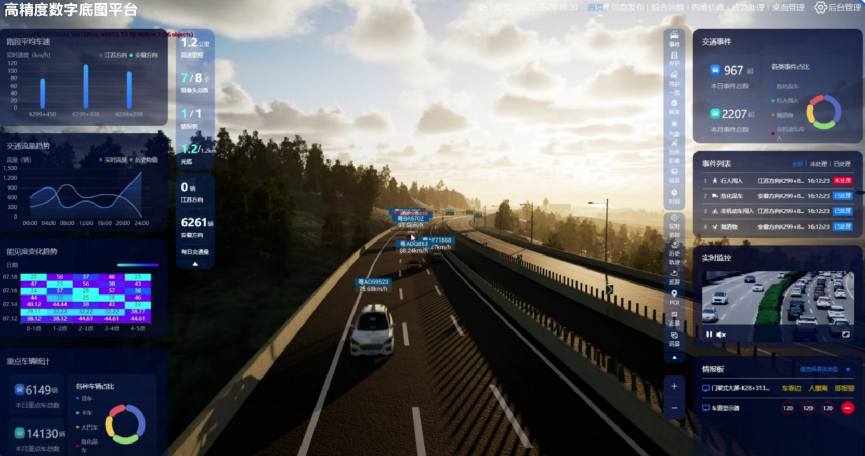The image size is (865, 456).
Task: Open the 历史轨迹 sidebar tool
Action: 674,250
